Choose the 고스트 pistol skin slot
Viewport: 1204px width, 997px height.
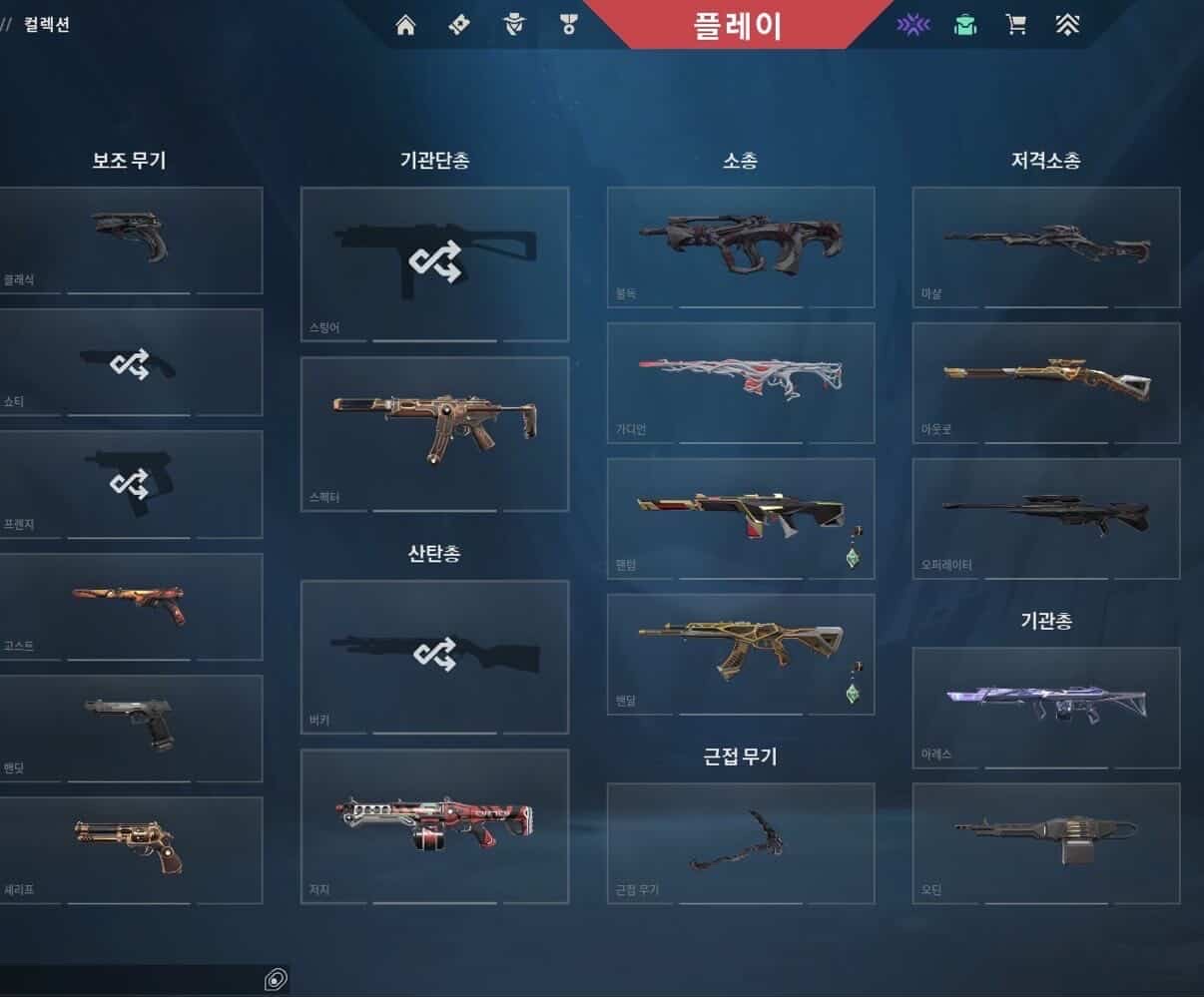[131, 606]
